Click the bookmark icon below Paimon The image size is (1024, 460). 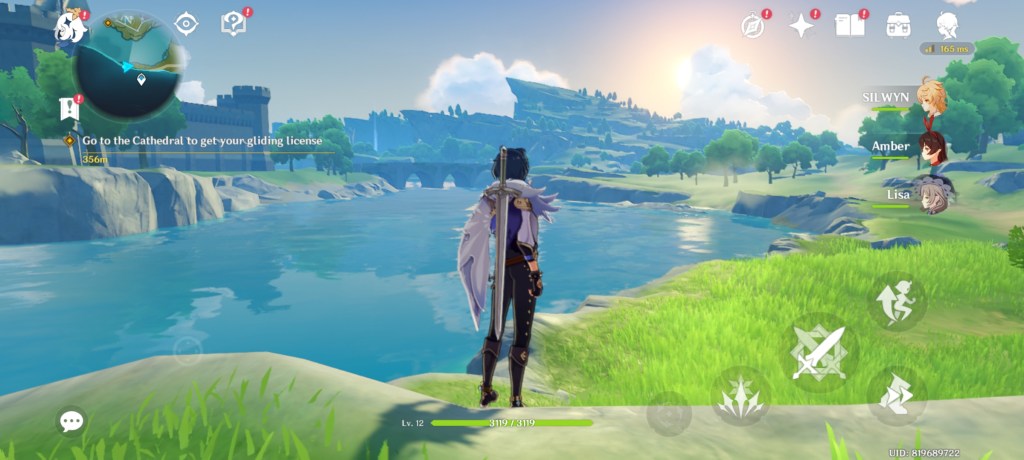pos(70,106)
